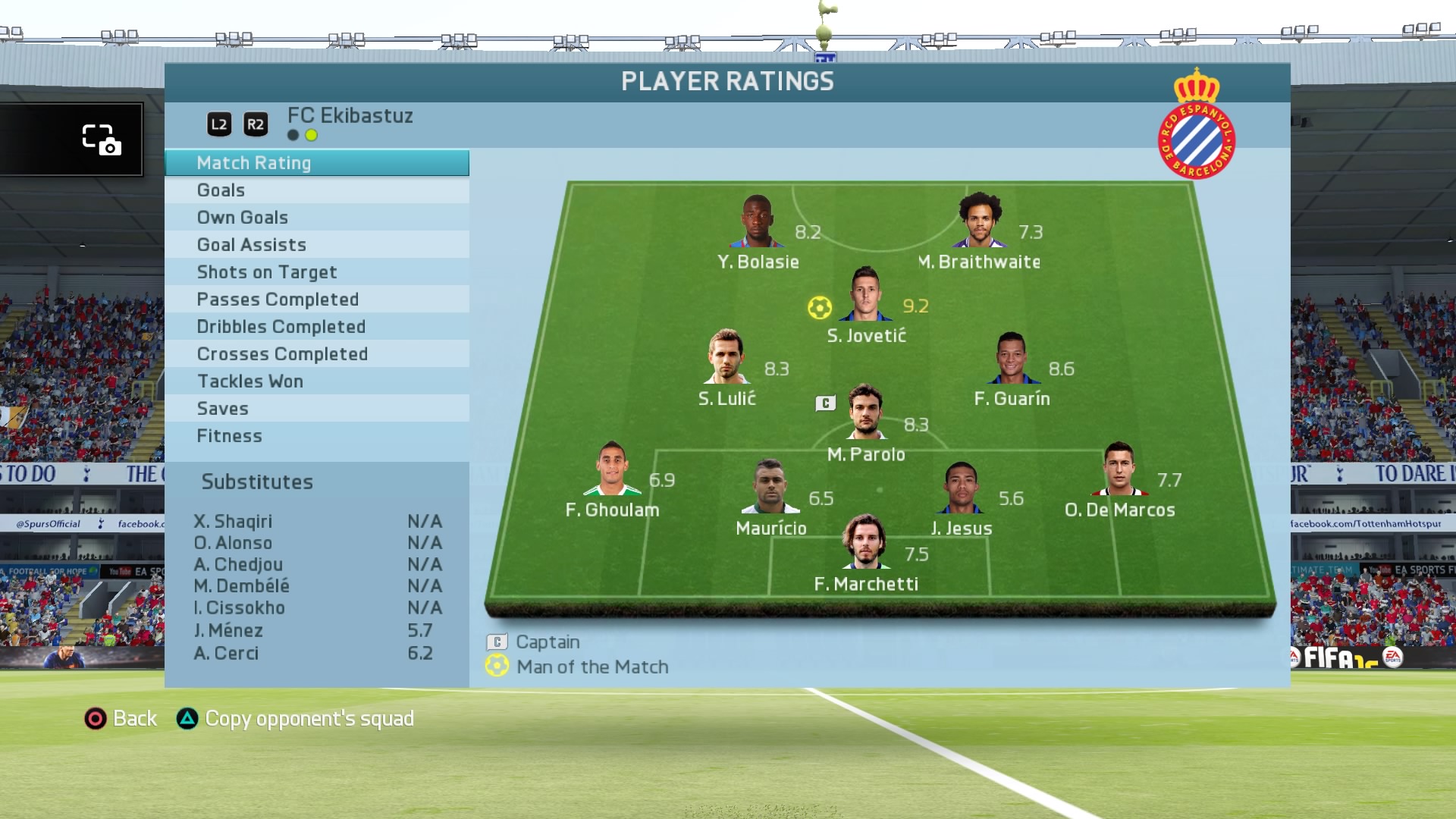1456x819 pixels.
Task: Switch to Dribbles Completed stat
Action: (317, 327)
